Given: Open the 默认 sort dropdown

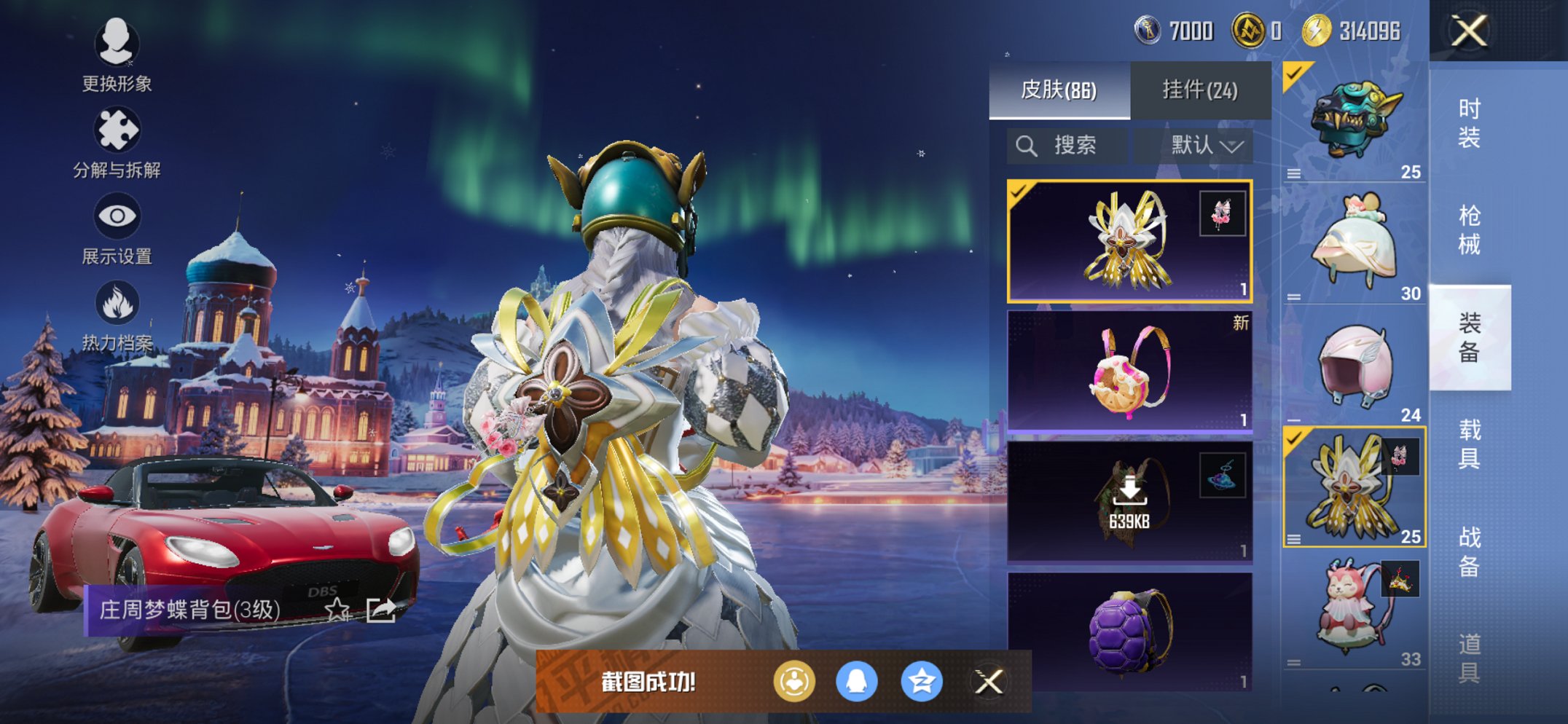Looking at the screenshot, I should click(1206, 146).
